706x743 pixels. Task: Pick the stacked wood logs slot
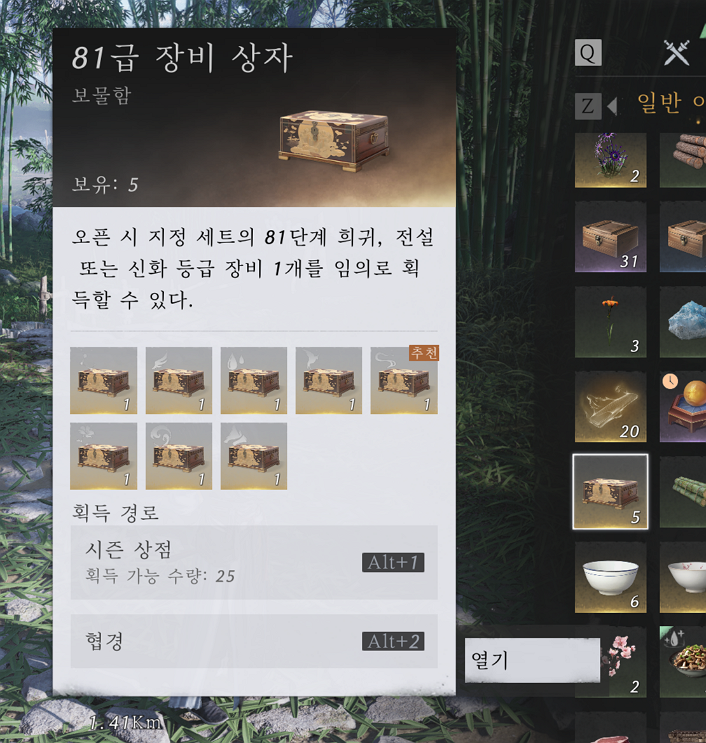(x=684, y=160)
